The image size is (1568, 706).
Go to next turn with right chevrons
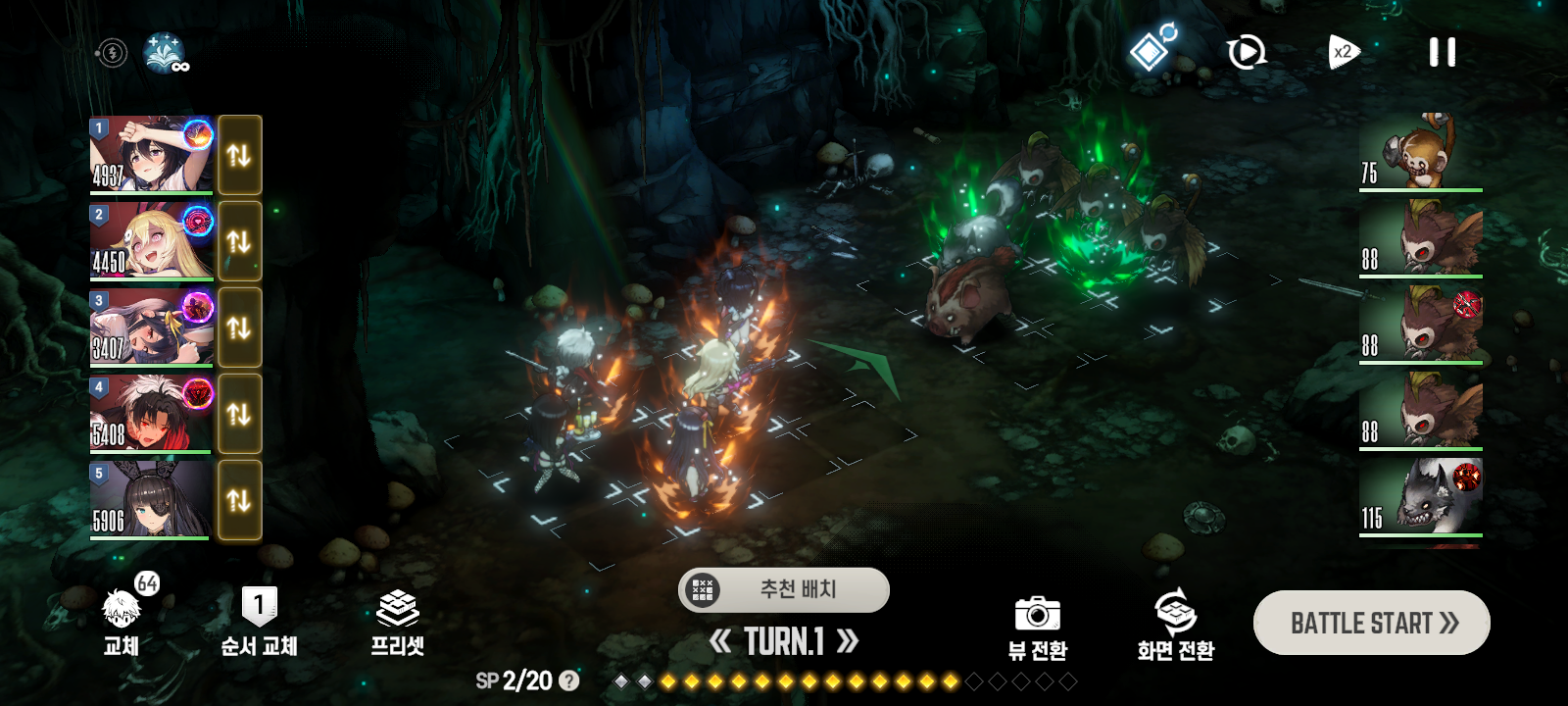click(x=848, y=641)
